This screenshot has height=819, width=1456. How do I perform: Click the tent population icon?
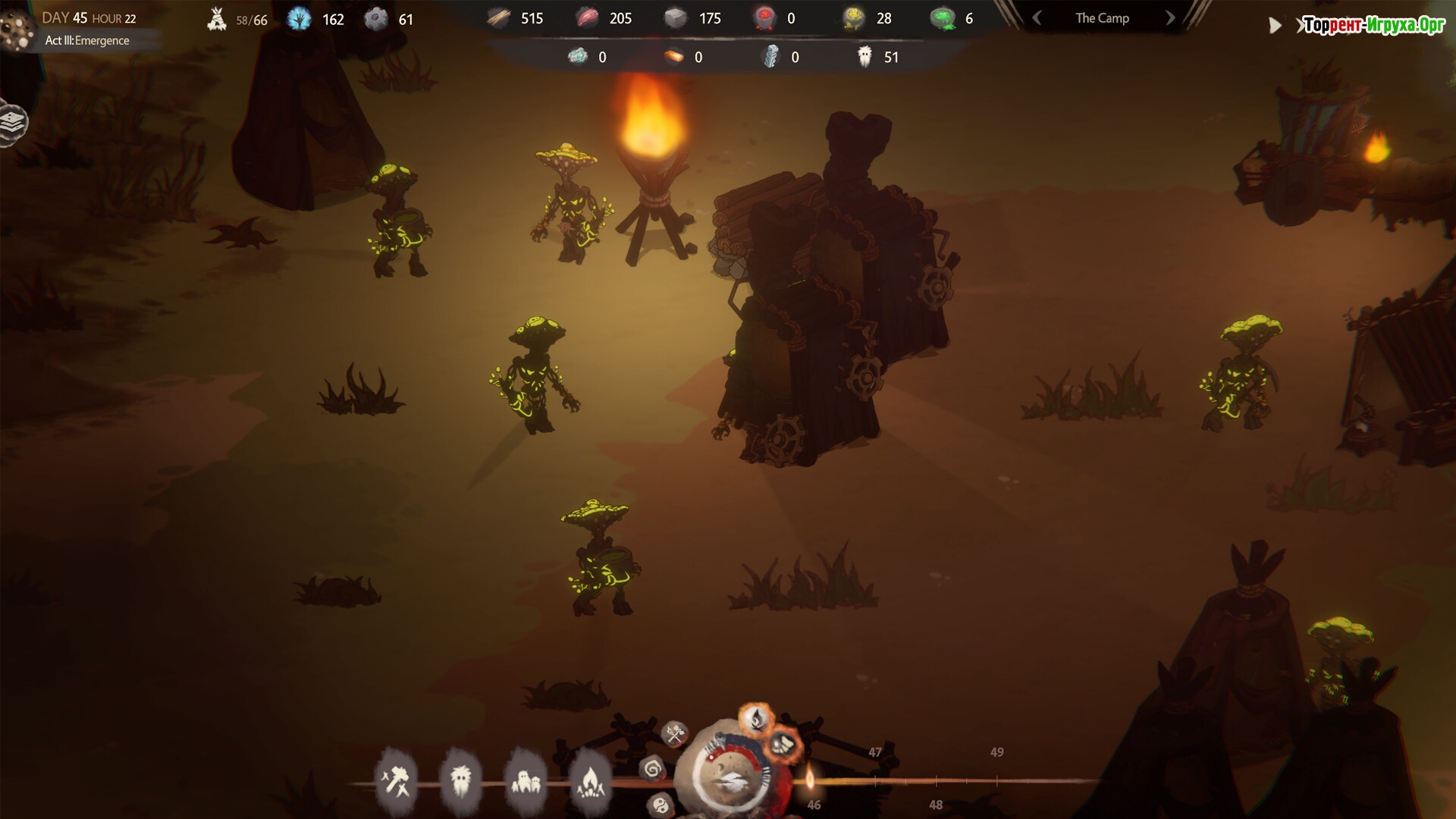[x=217, y=19]
